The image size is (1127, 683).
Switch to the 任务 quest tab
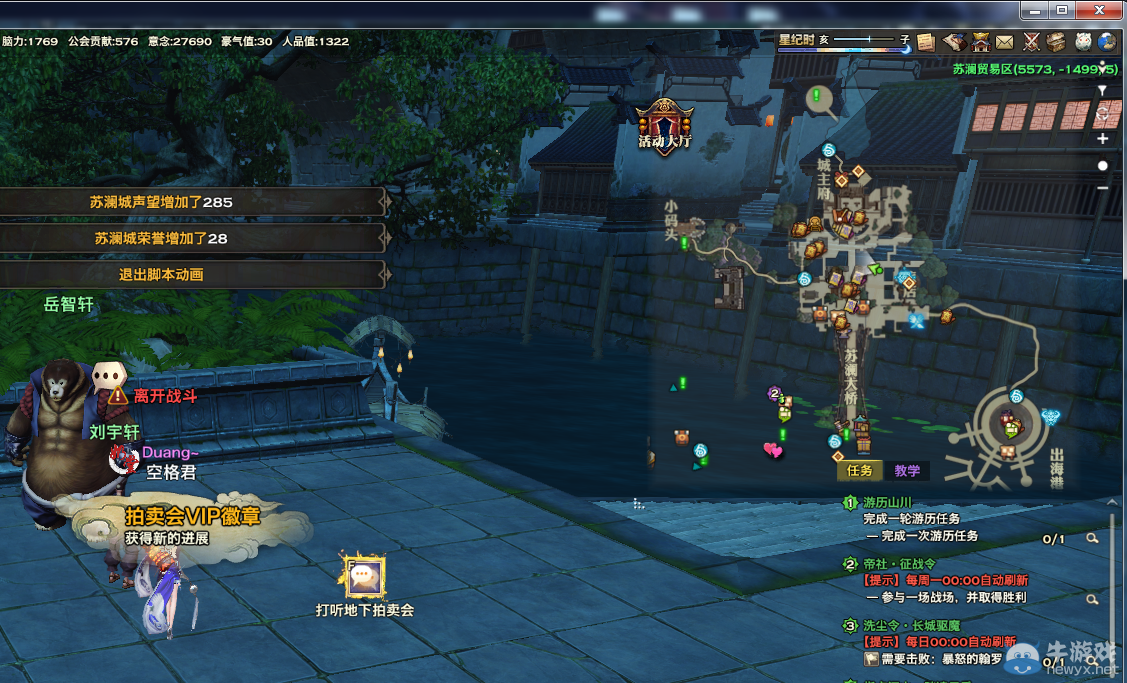(x=860, y=471)
